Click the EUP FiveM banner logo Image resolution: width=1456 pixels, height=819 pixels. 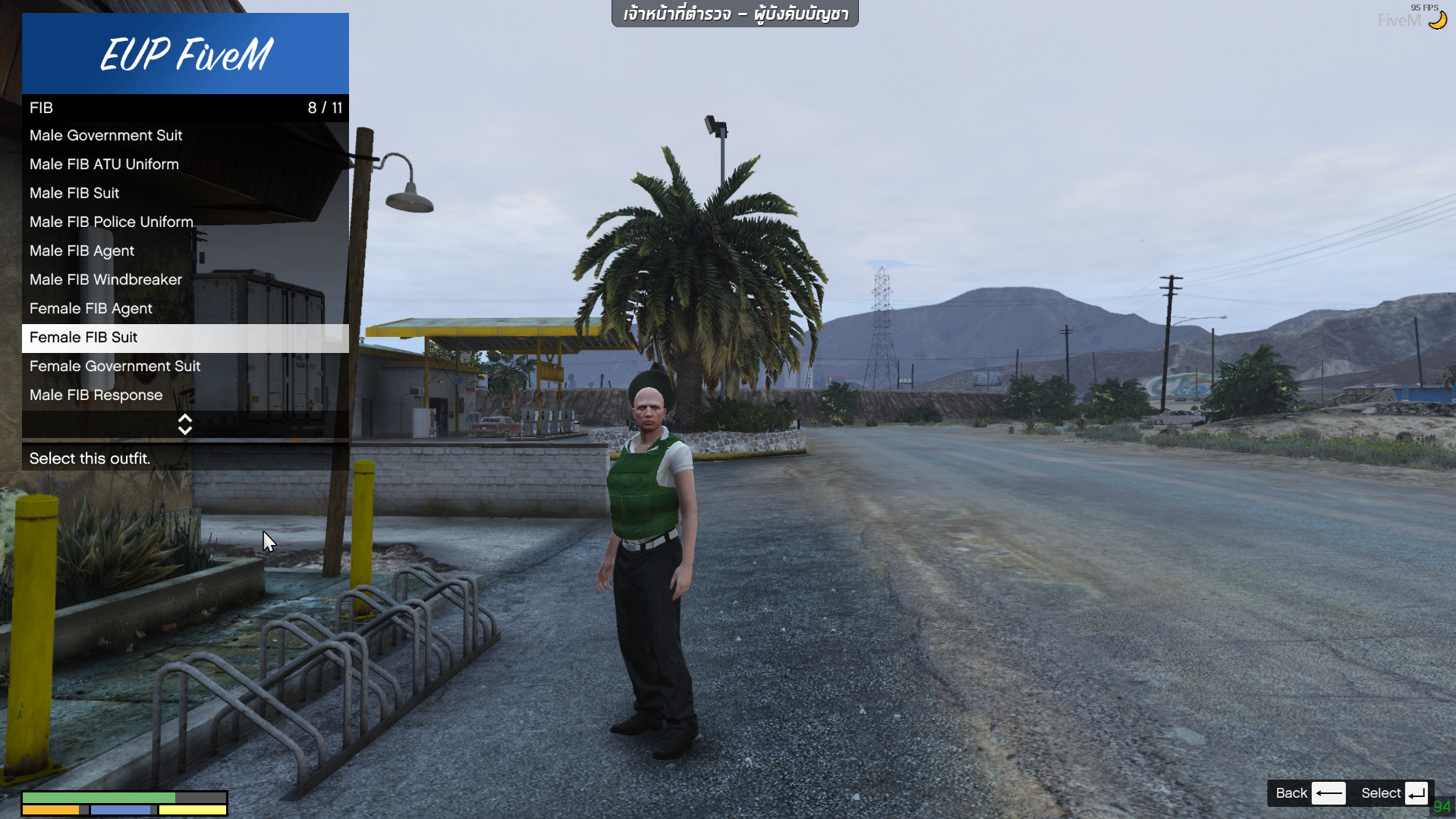185,53
